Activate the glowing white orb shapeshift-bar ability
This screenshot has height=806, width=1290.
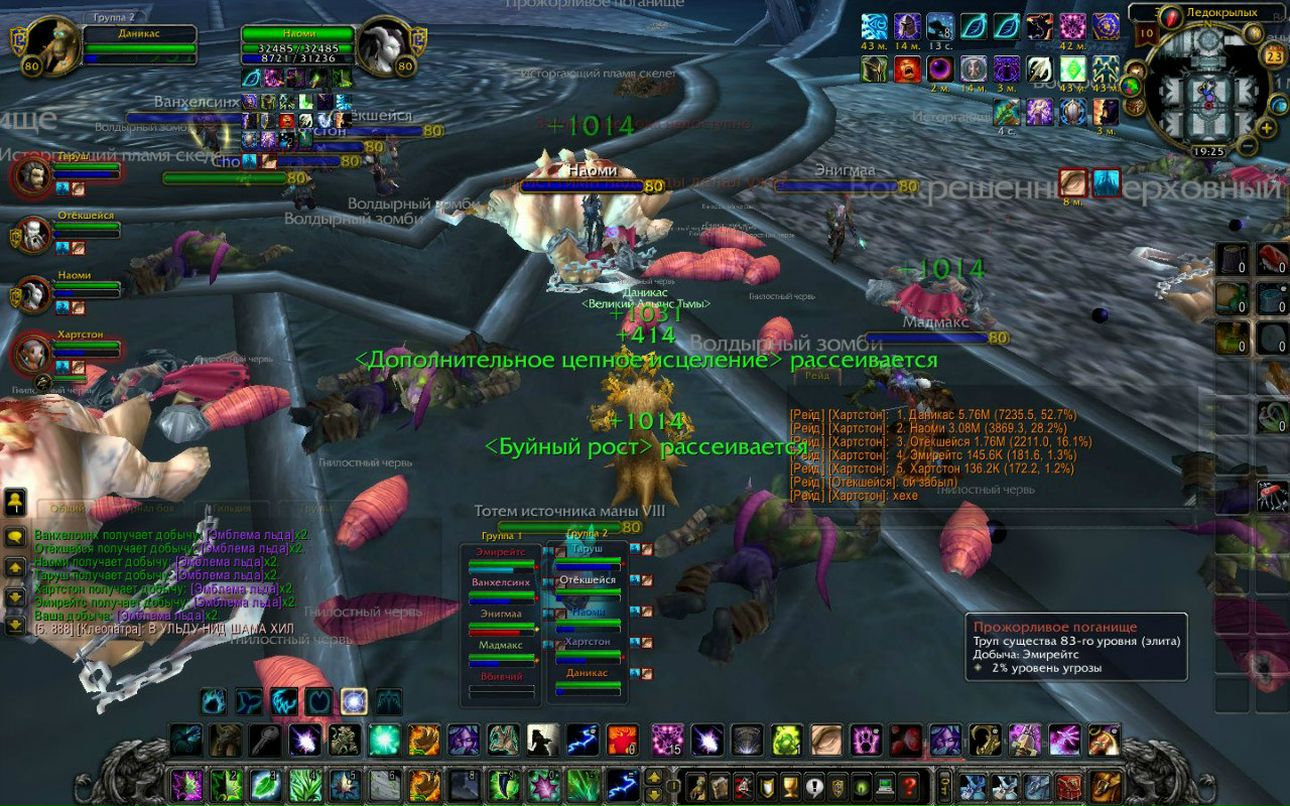point(353,701)
